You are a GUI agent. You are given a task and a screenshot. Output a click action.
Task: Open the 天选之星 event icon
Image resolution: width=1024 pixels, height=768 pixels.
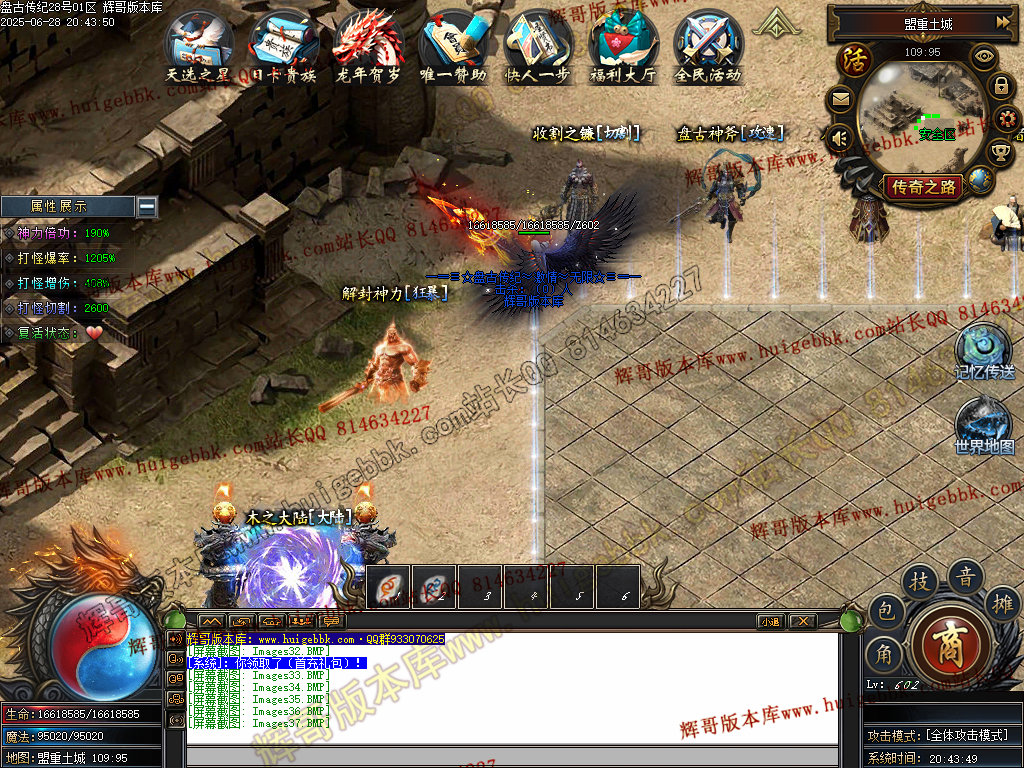pyautogui.click(x=200, y=44)
